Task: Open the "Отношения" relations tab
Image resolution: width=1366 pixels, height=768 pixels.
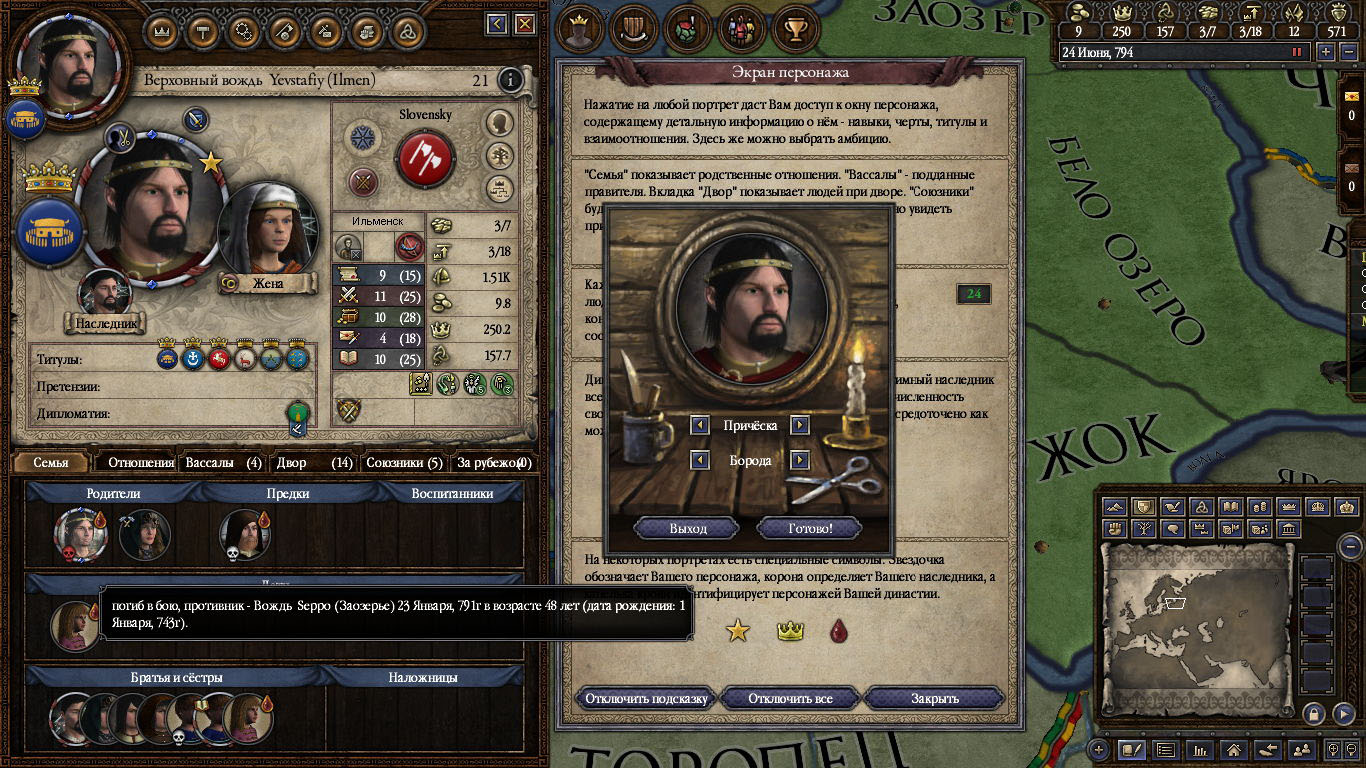Action: click(140, 463)
